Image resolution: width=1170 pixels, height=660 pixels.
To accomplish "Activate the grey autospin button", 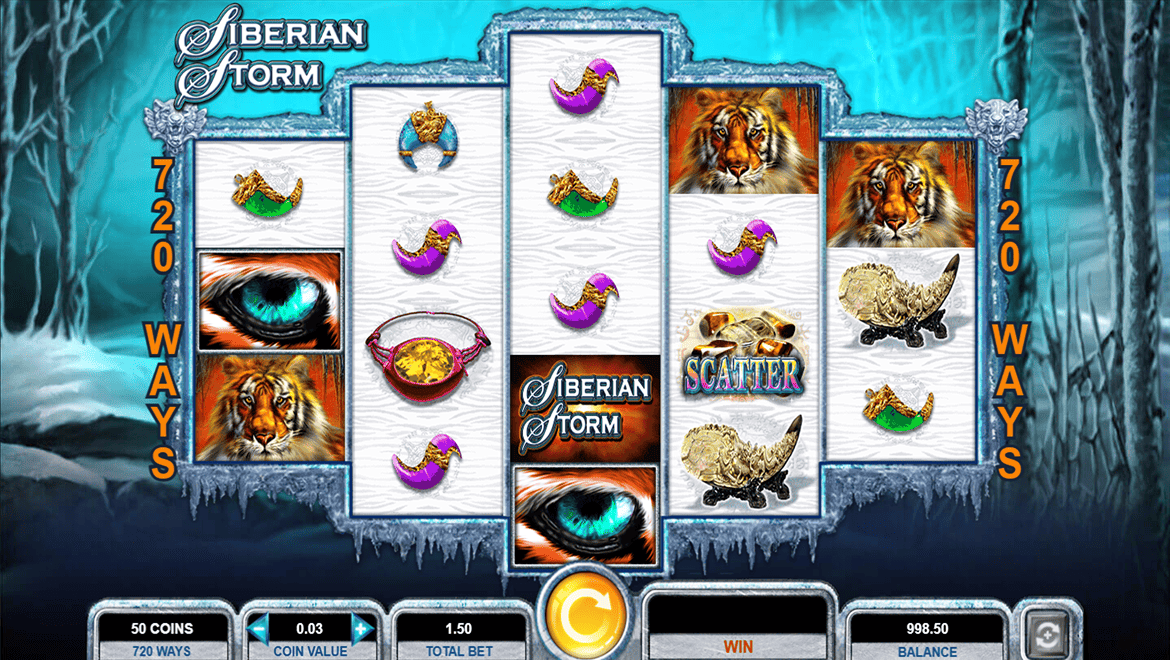I will pyautogui.click(x=1048, y=632).
